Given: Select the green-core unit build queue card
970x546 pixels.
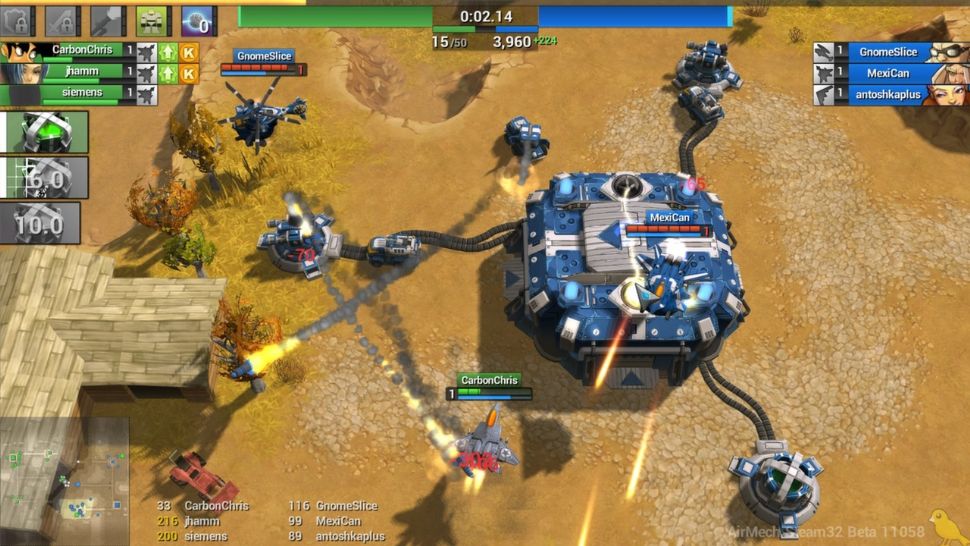Looking at the screenshot, I should (44, 132).
